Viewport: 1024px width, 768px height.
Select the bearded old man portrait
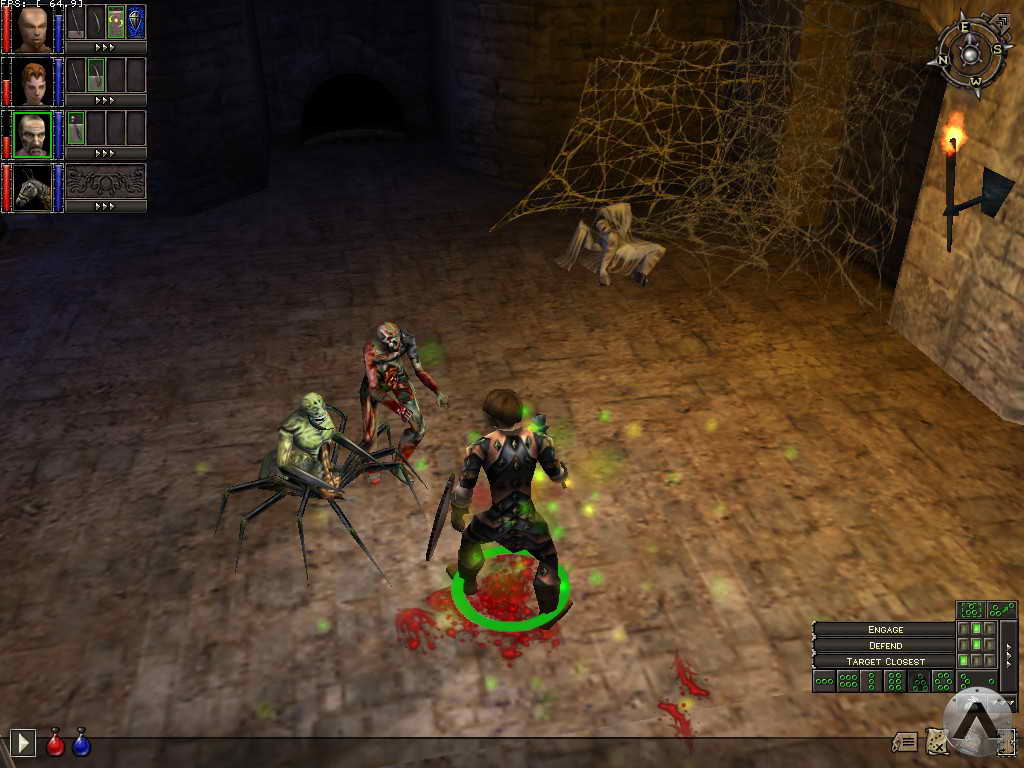(x=33, y=134)
